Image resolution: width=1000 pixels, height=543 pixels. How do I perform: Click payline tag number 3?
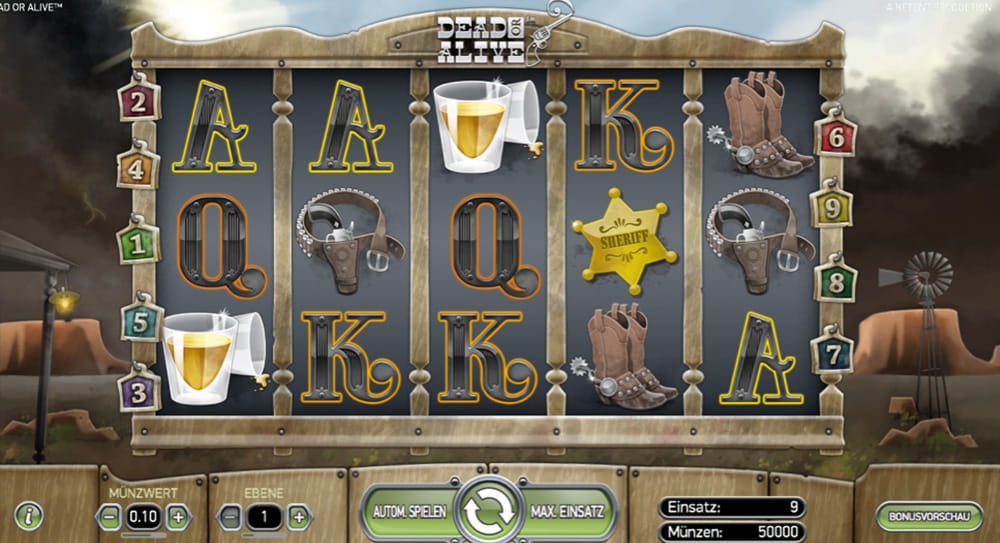point(139,390)
